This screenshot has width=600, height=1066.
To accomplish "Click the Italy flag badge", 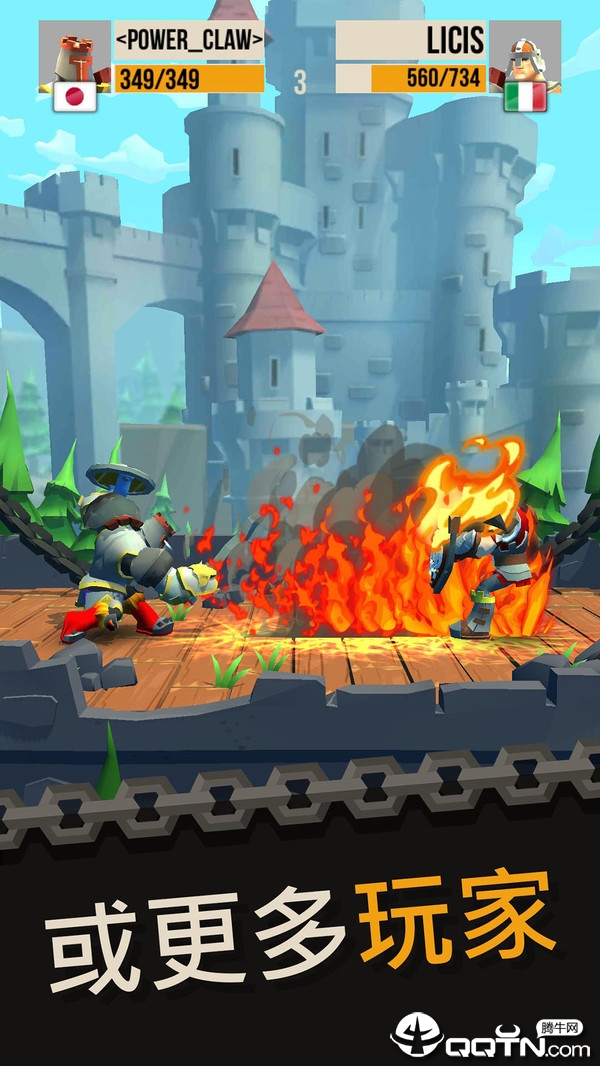I will 525,97.
